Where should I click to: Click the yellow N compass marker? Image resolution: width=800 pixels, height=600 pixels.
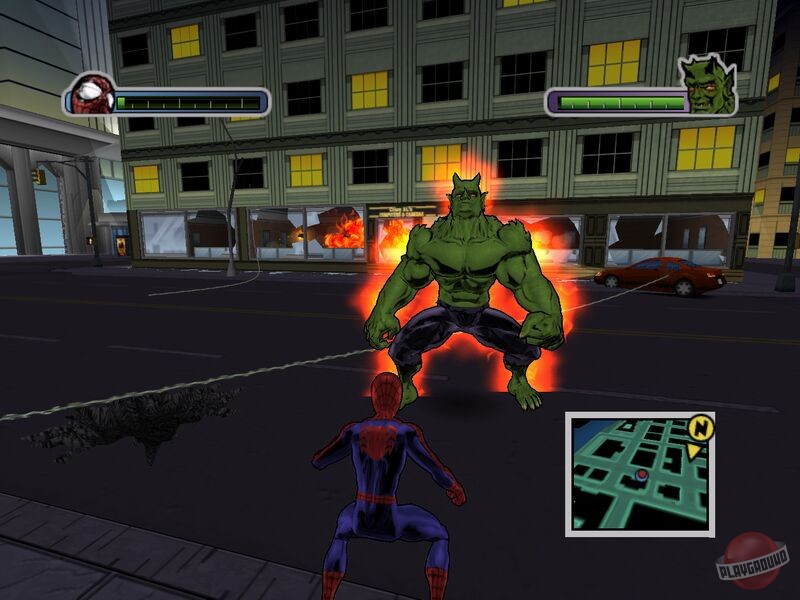(702, 427)
